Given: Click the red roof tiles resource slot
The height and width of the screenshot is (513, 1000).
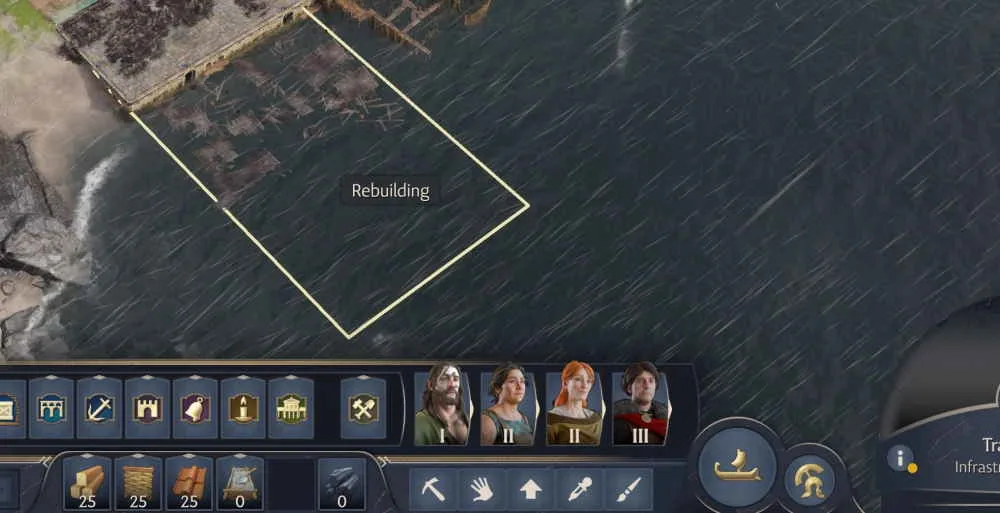Looking at the screenshot, I should click(x=189, y=483).
